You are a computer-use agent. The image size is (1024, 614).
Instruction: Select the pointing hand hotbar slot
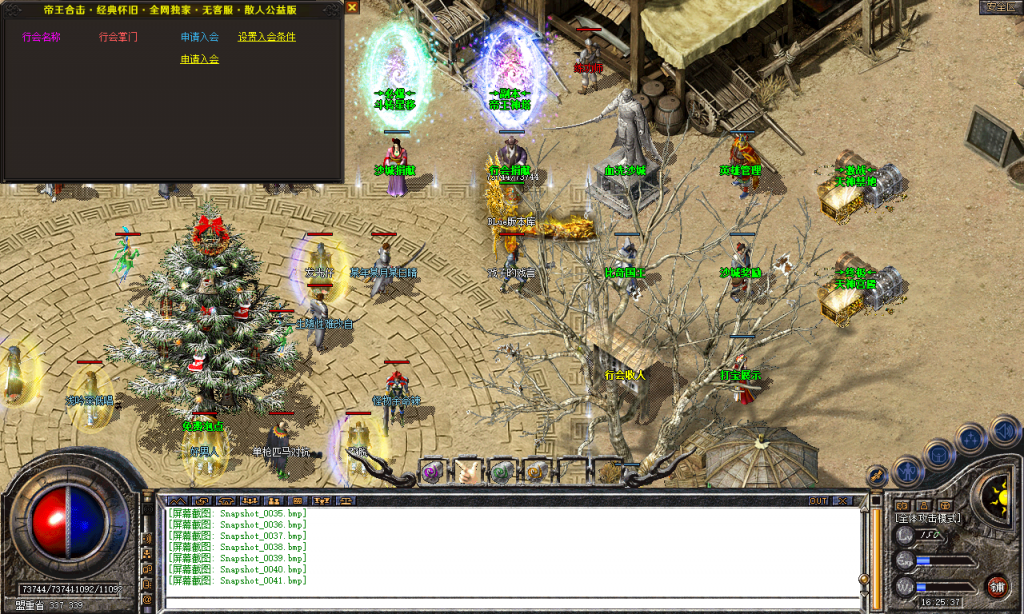point(468,470)
